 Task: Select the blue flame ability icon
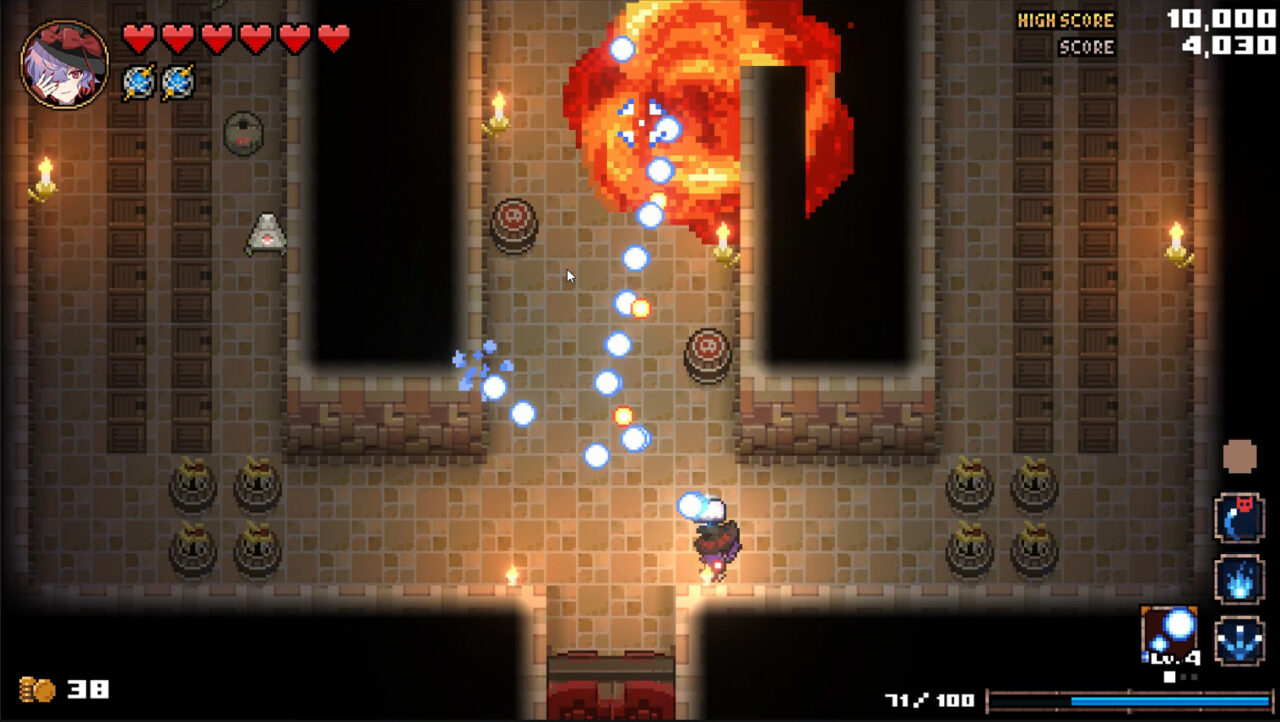[x=1238, y=580]
